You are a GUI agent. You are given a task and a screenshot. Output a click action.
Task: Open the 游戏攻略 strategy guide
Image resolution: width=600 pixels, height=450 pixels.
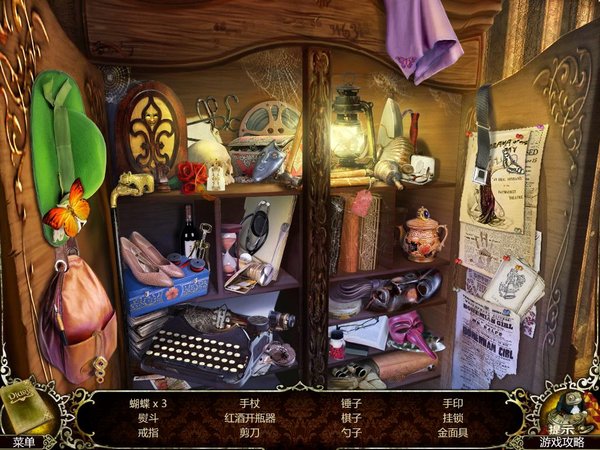tap(563, 441)
